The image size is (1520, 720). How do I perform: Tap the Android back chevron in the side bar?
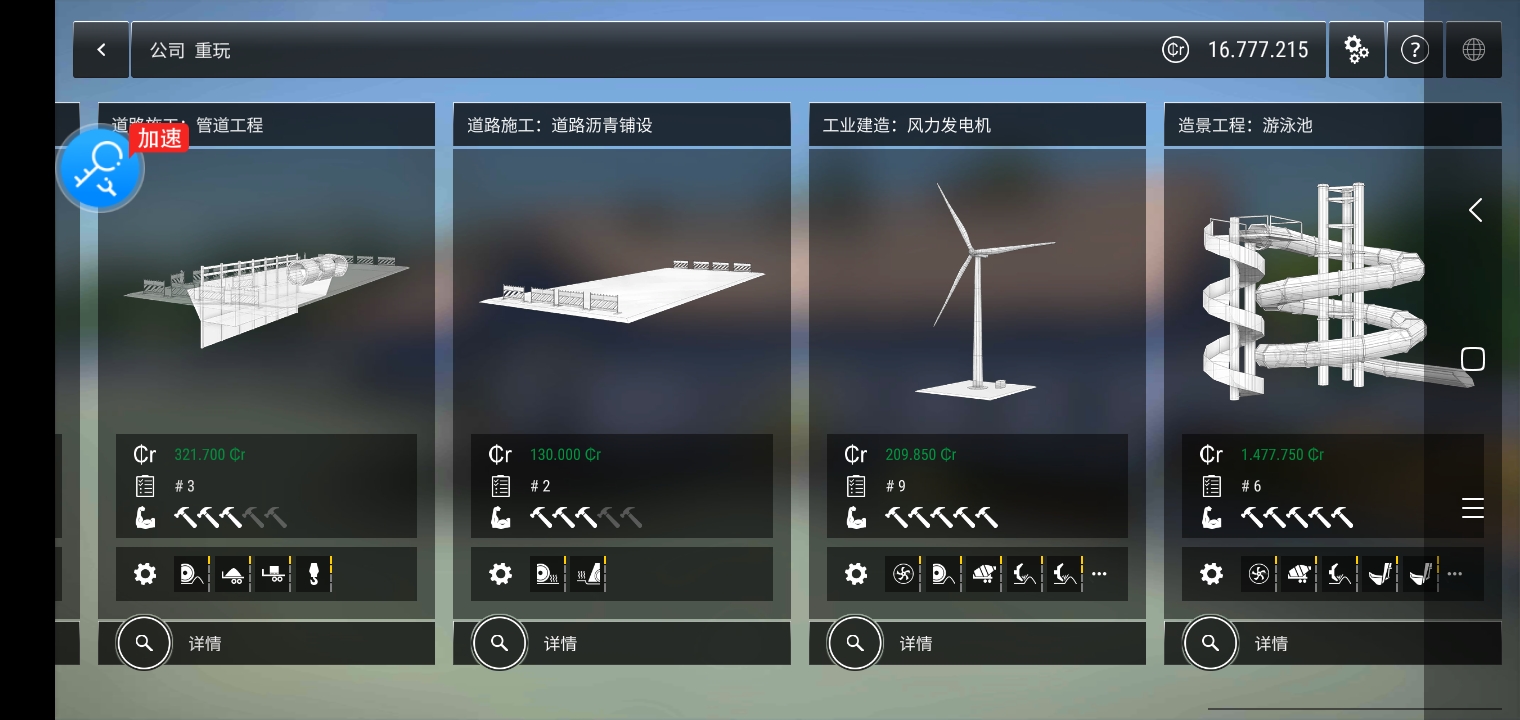1475,210
